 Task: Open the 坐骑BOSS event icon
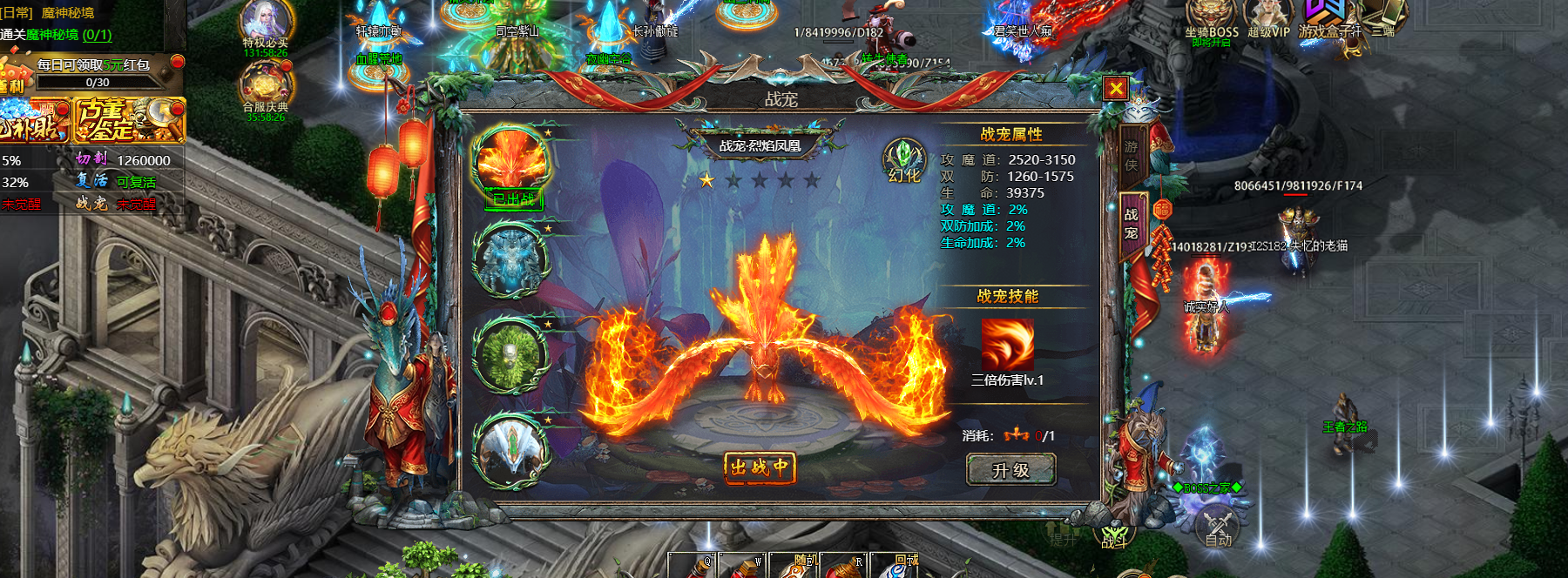tap(1211, 19)
